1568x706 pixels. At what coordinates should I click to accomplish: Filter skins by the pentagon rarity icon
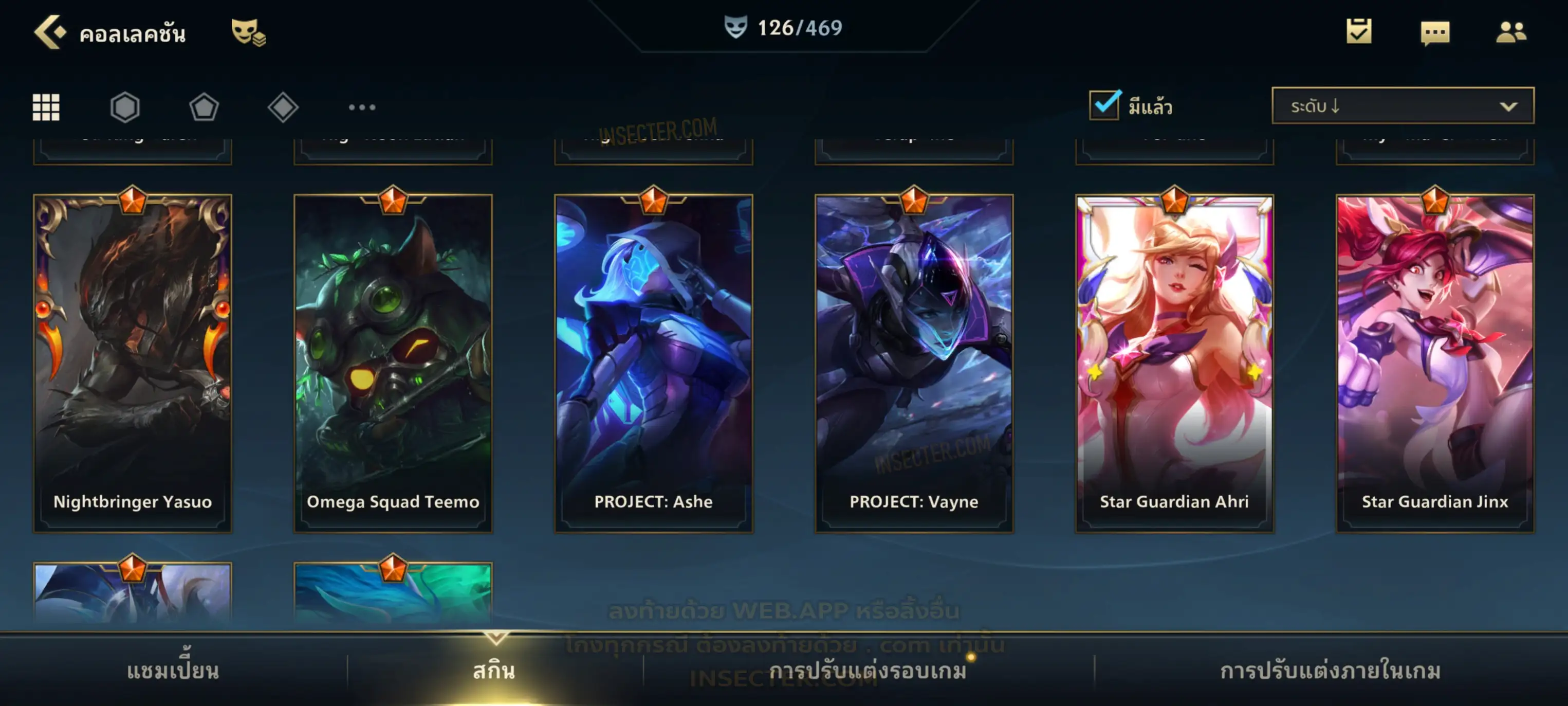coord(204,107)
